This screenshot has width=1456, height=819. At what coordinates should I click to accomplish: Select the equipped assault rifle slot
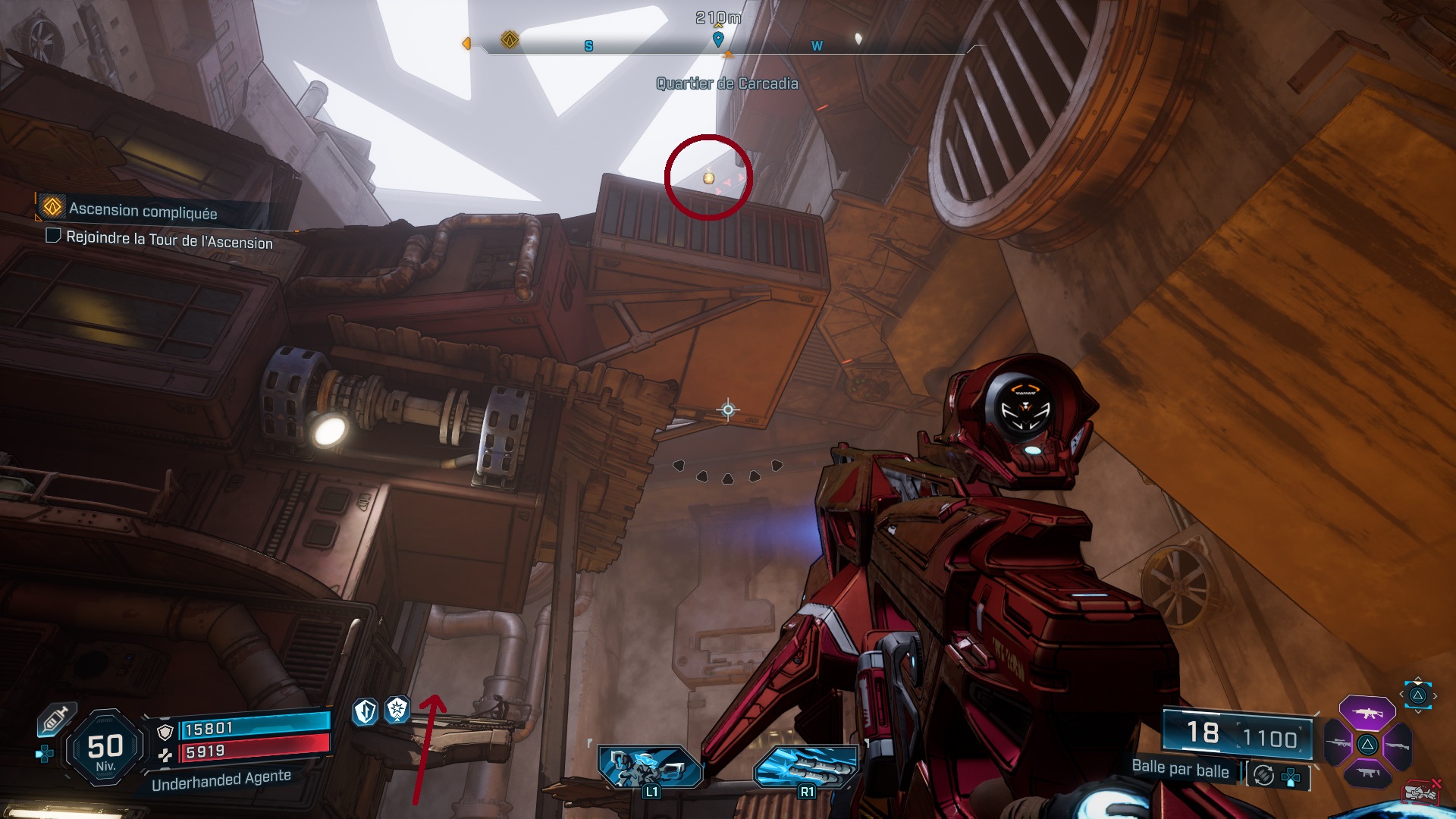[x=1367, y=714]
